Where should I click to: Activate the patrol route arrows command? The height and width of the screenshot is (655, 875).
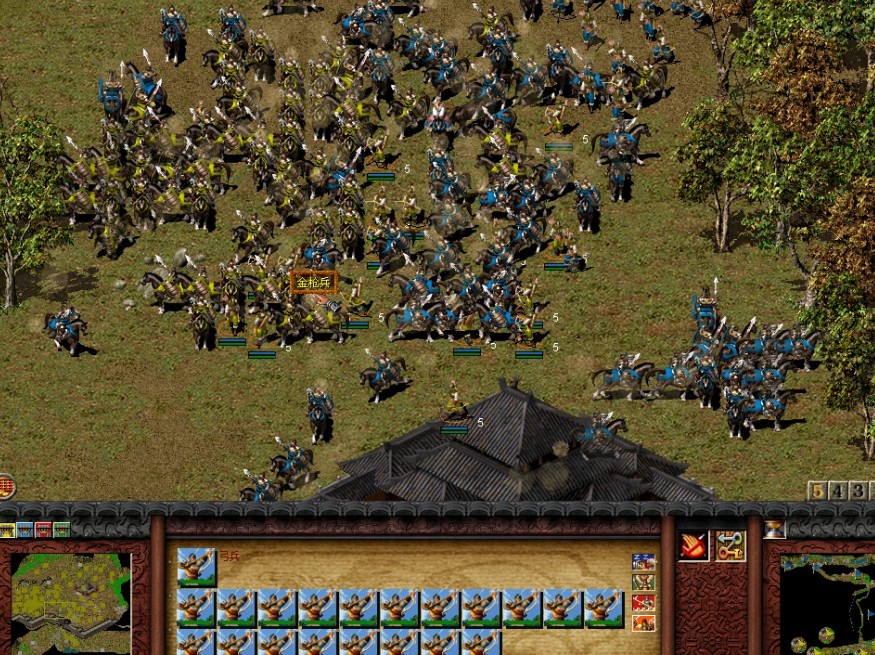pos(730,545)
